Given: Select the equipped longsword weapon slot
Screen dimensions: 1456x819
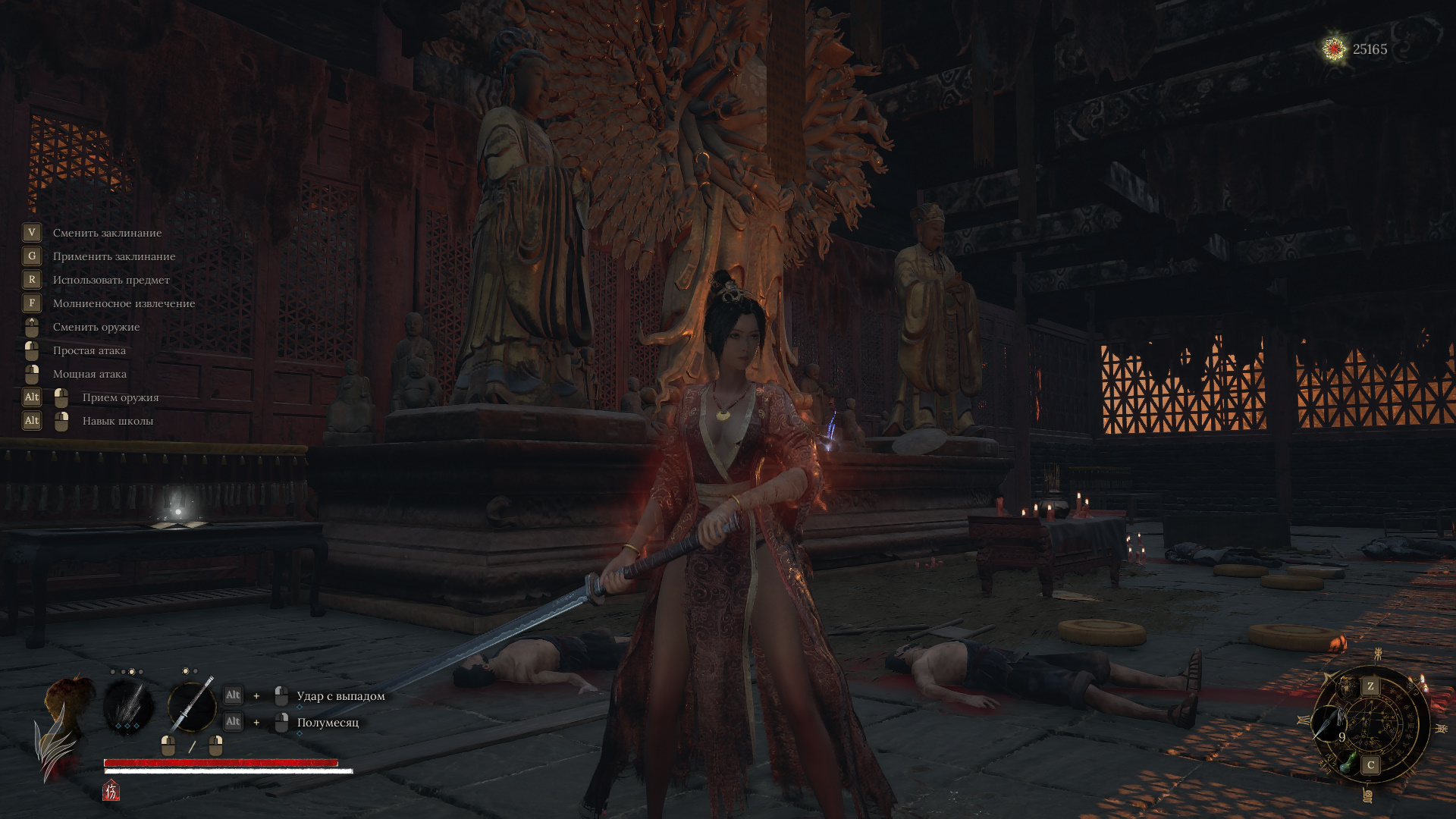Looking at the screenshot, I should point(191,707).
